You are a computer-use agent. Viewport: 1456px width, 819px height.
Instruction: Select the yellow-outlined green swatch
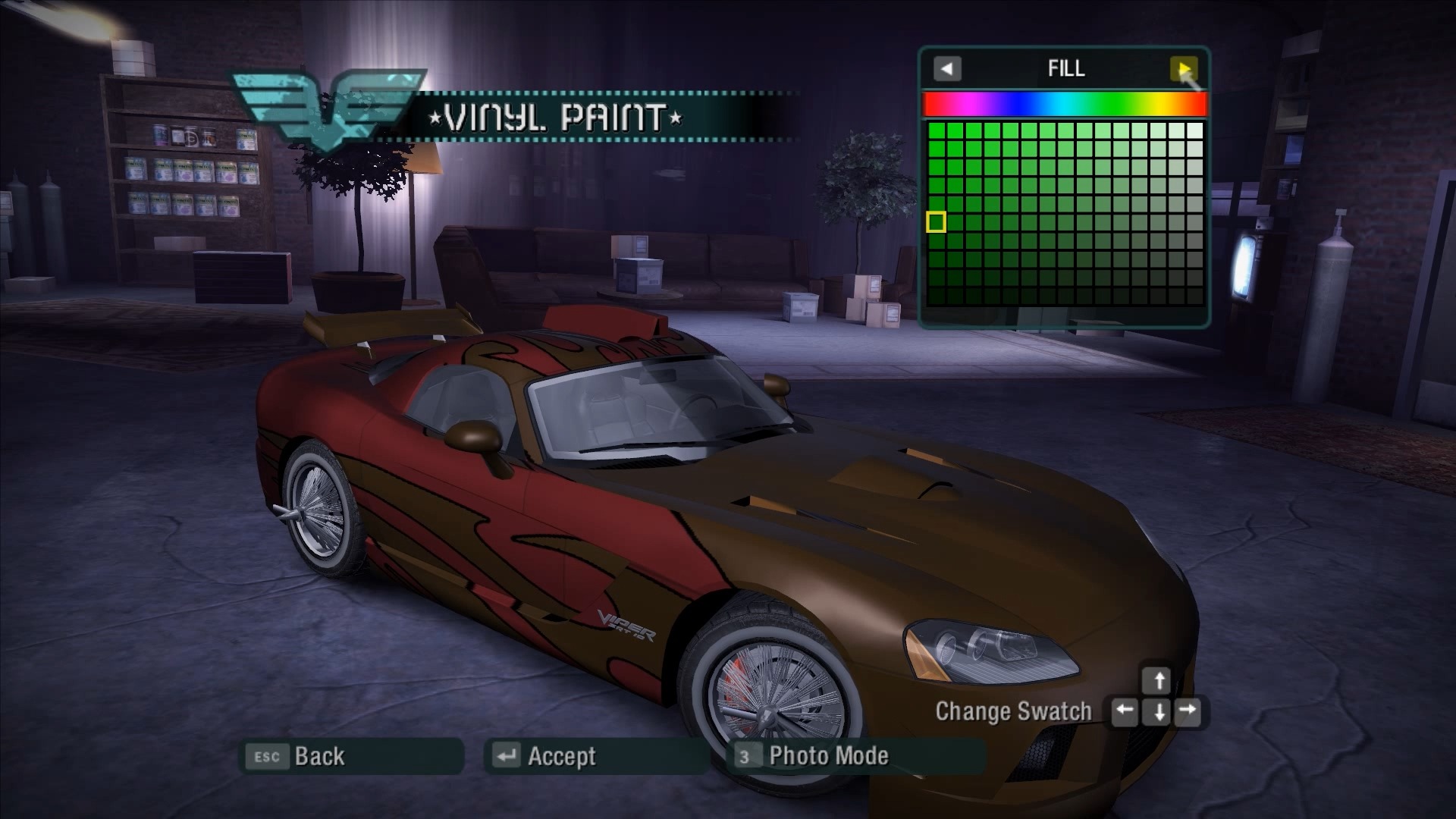936,222
